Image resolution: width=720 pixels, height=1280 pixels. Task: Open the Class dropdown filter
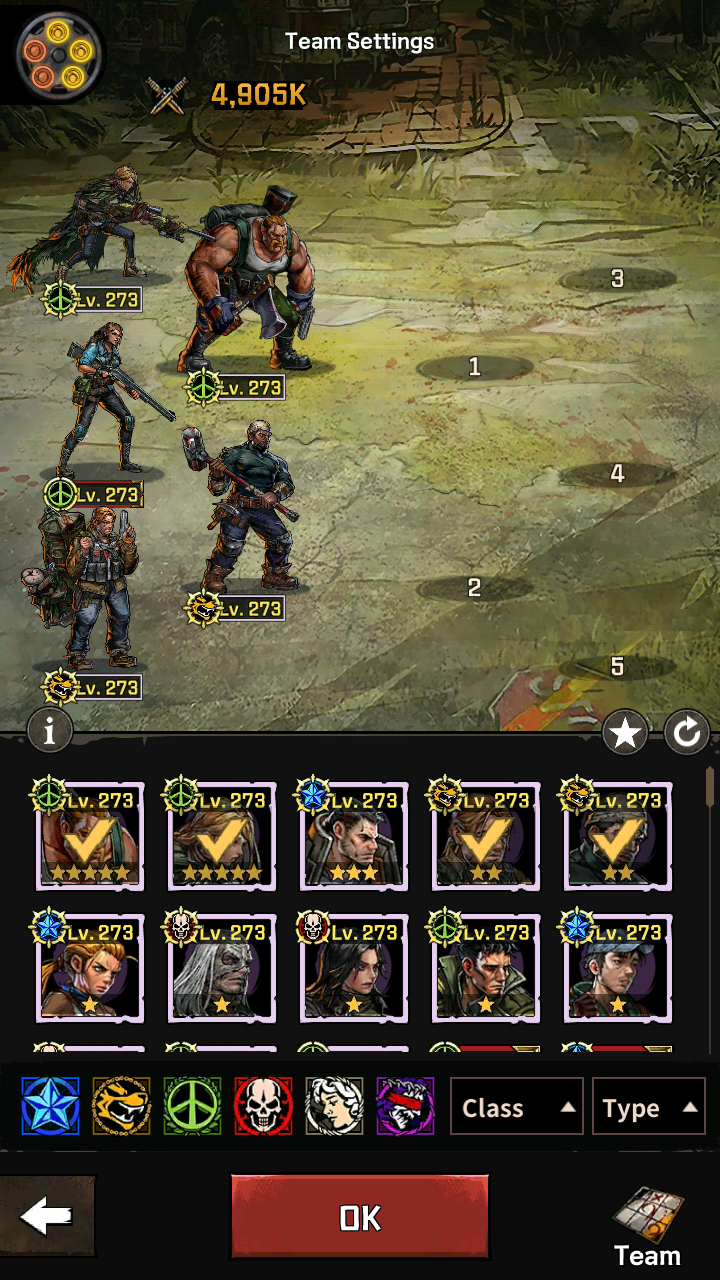click(x=515, y=1107)
